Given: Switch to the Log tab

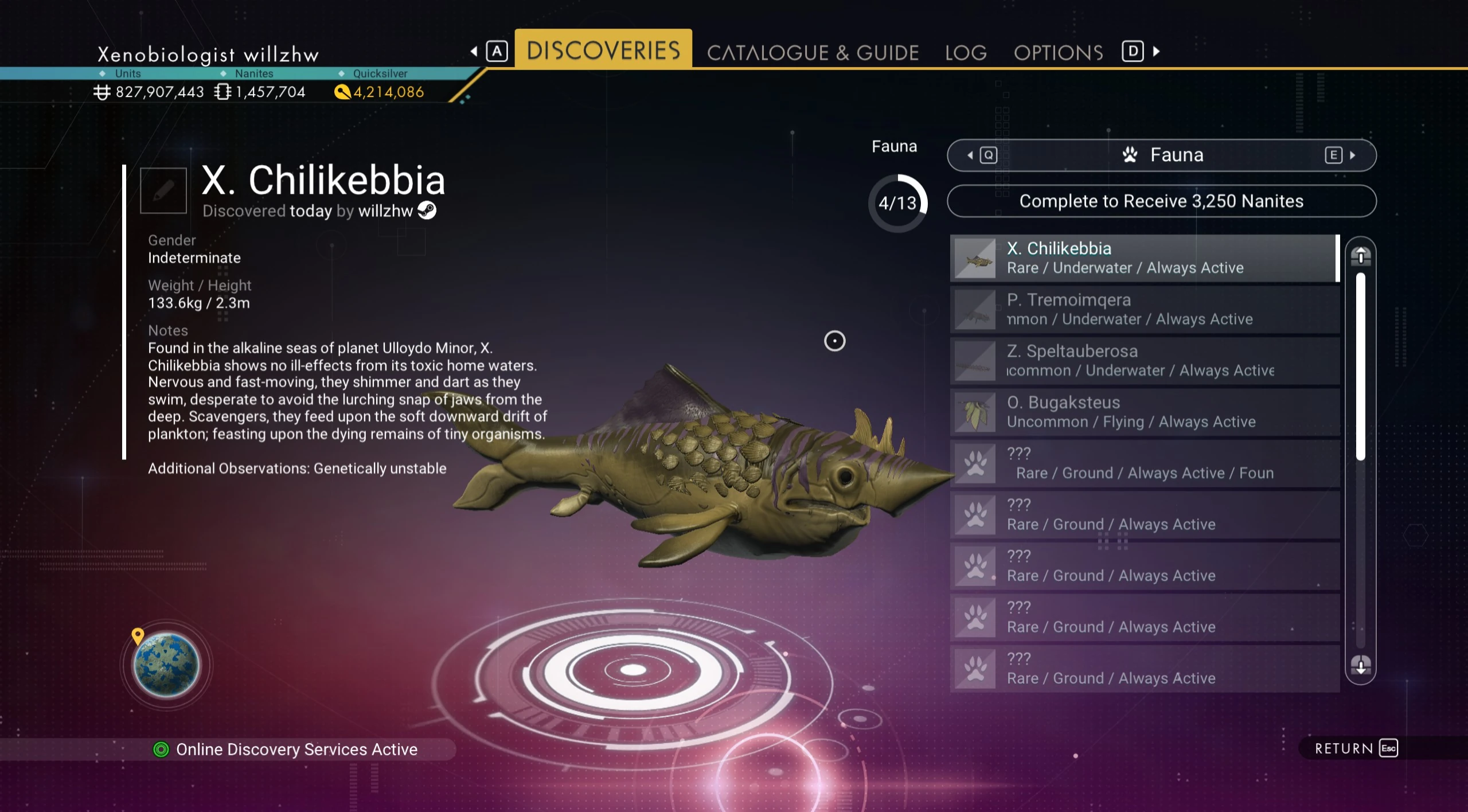Looking at the screenshot, I should click(966, 53).
